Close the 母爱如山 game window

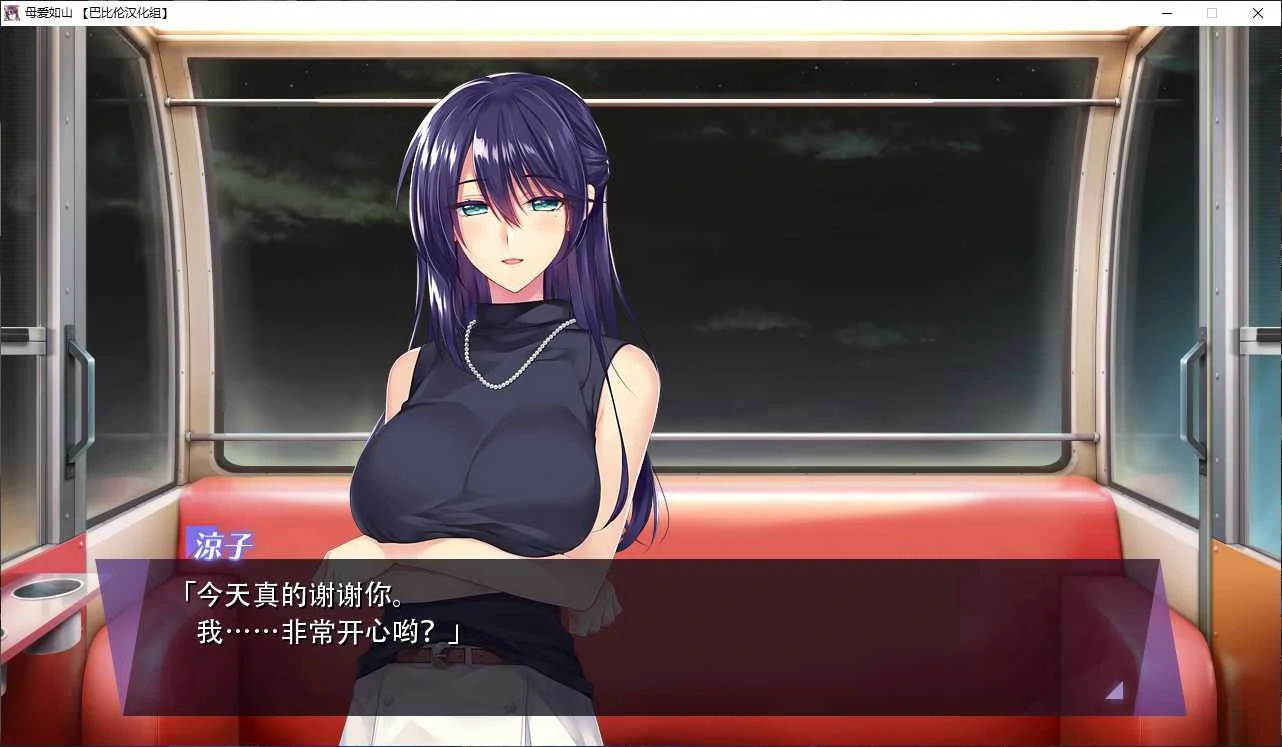click(x=1257, y=13)
